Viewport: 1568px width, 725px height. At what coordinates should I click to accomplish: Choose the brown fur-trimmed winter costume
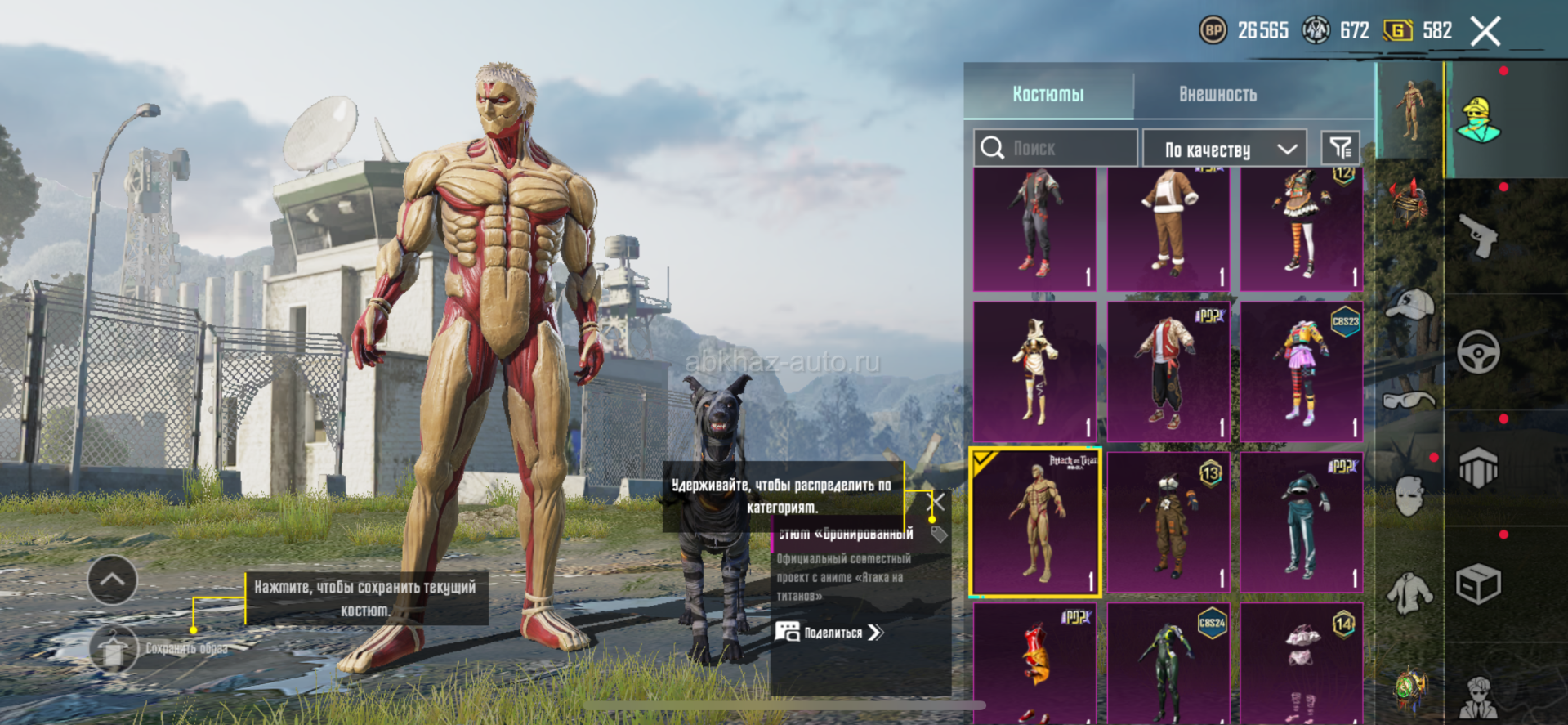pos(1168,229)
